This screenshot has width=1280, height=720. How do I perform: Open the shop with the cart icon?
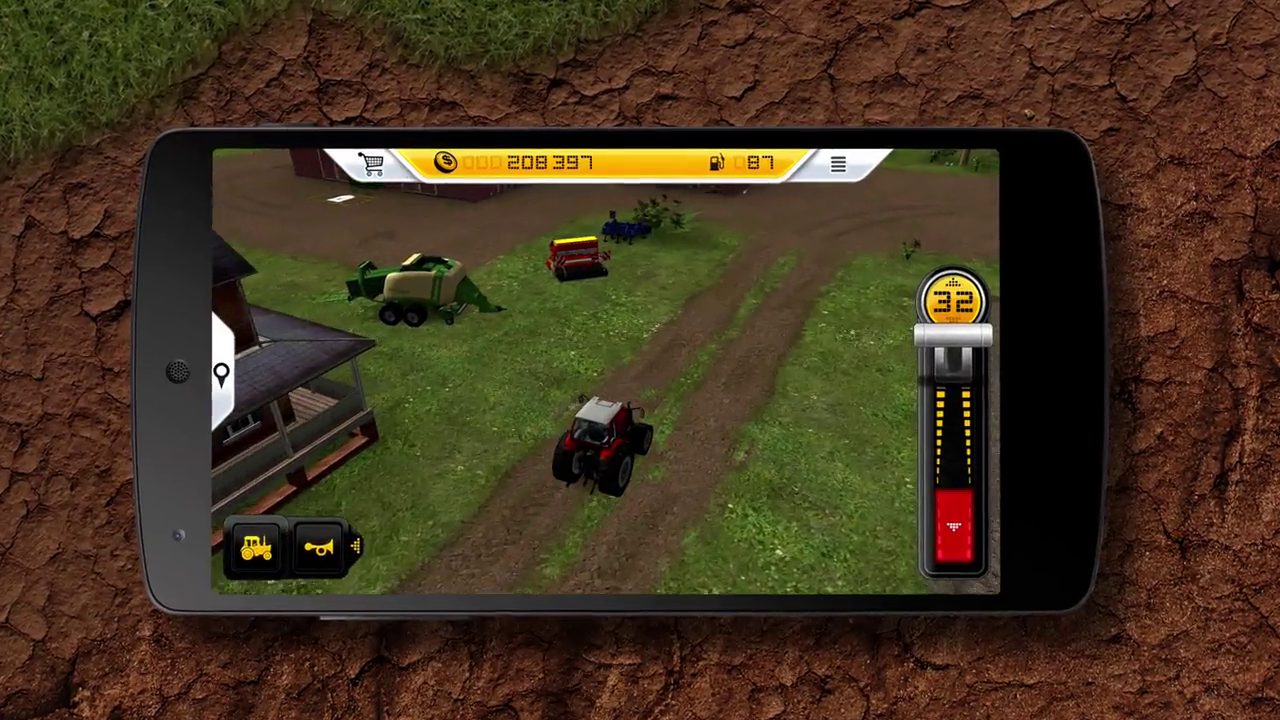pos(371,164)
